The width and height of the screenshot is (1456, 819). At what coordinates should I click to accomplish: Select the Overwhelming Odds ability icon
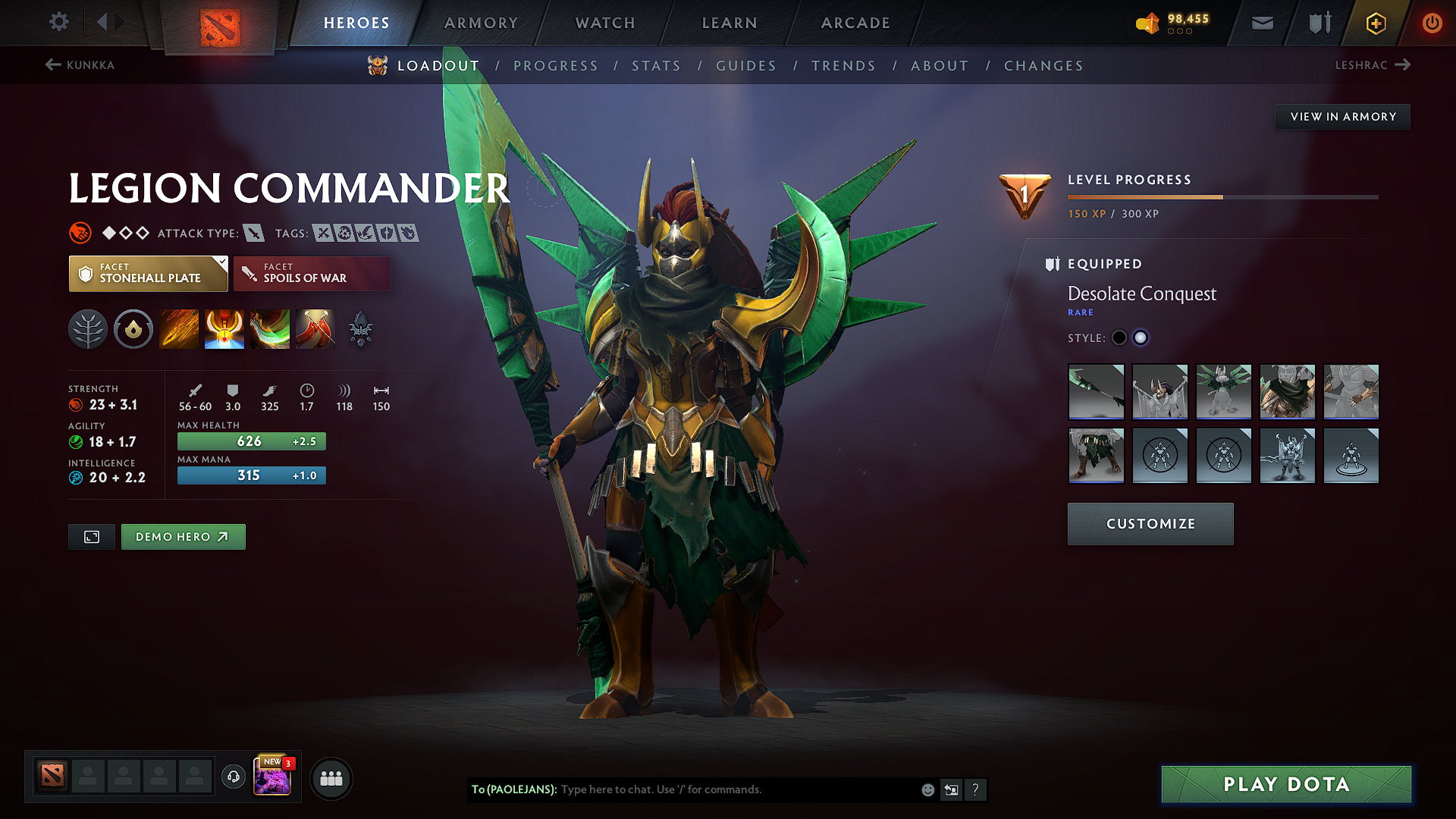pyautogui.click(x=178, y=329)
